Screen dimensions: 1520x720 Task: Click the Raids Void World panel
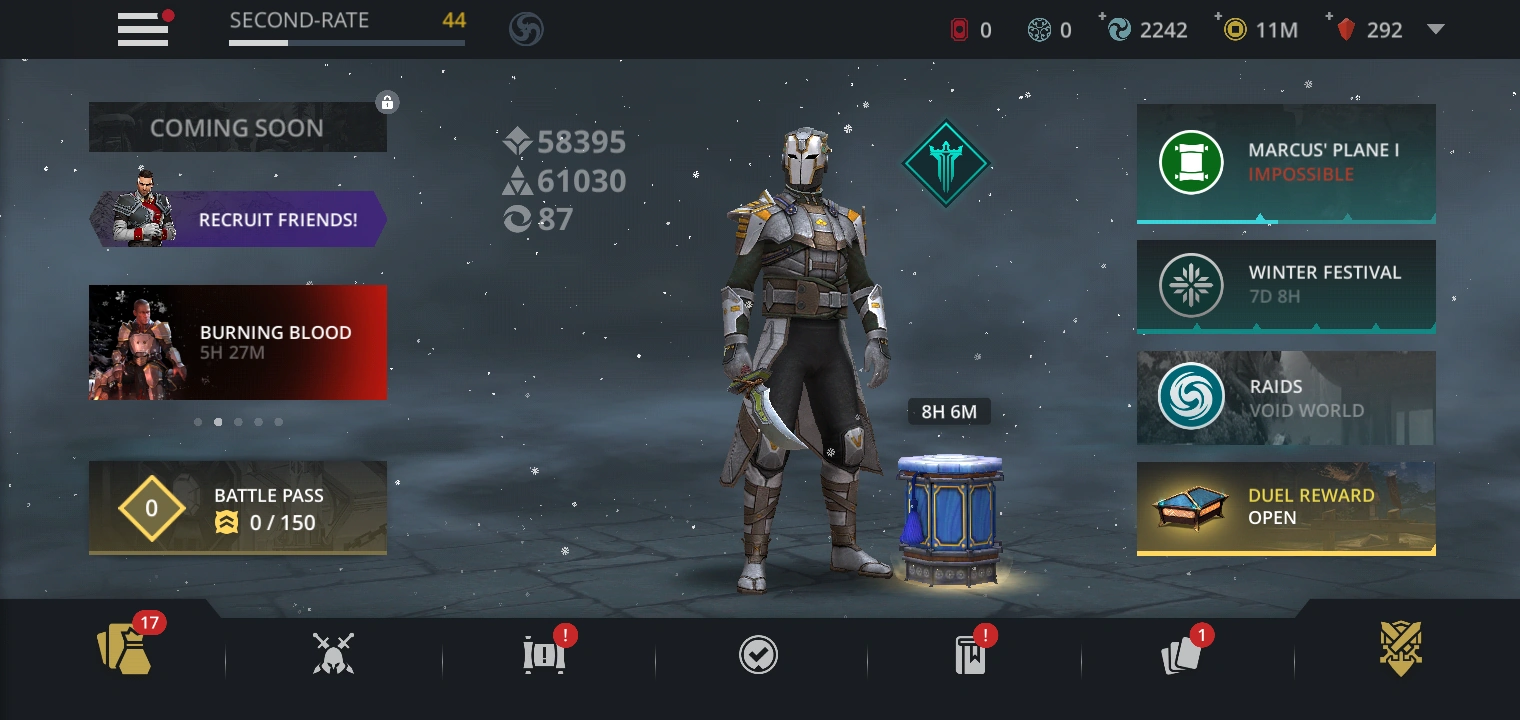(1286, 397)
